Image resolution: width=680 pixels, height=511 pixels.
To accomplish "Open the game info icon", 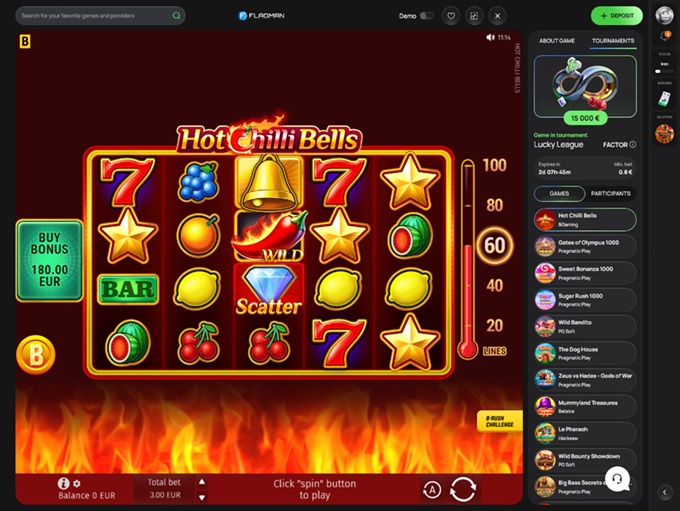I will pos(63,483).
